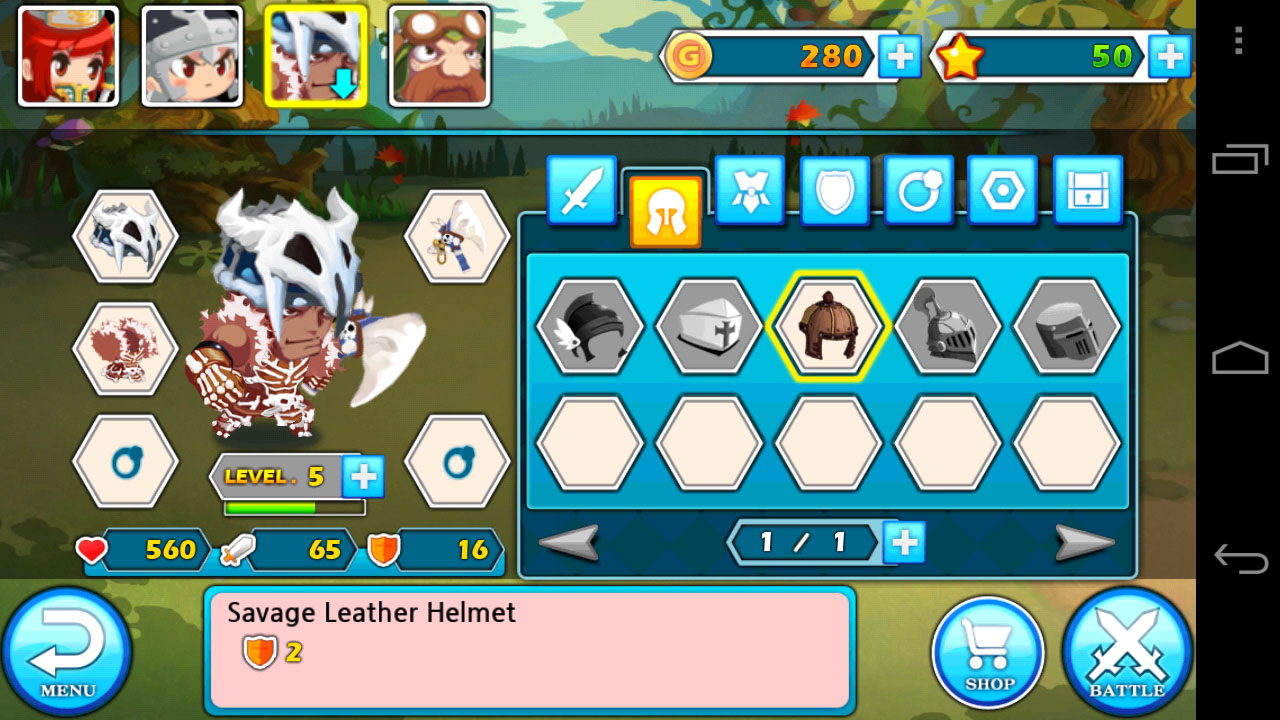Screen dimensions: 1280x720
Task: Add more gold coins
Action: pyautogui.click(x=899, y=56)
